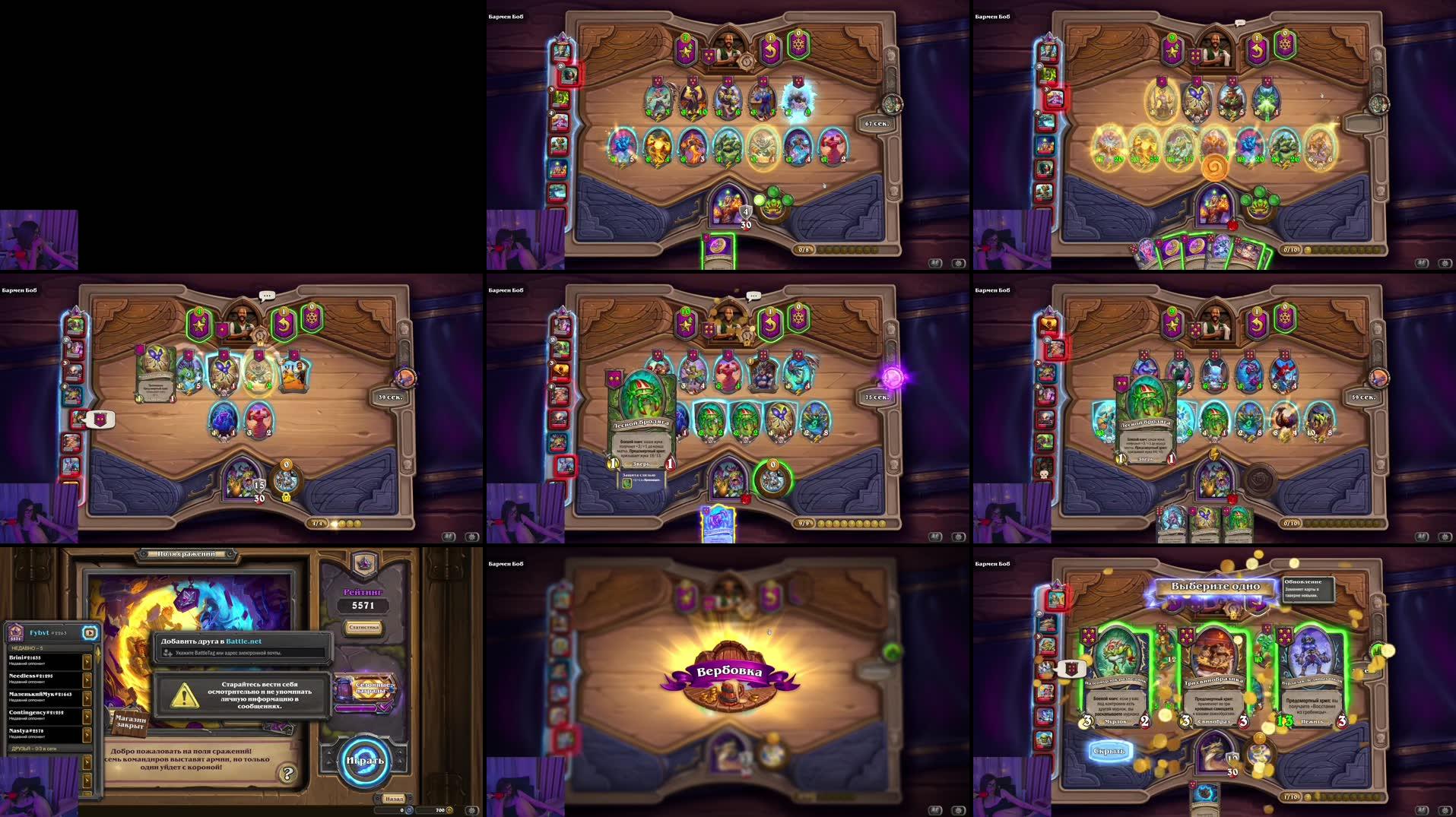Click the stream channel icon next to Fybvt's name

(90, 632)
